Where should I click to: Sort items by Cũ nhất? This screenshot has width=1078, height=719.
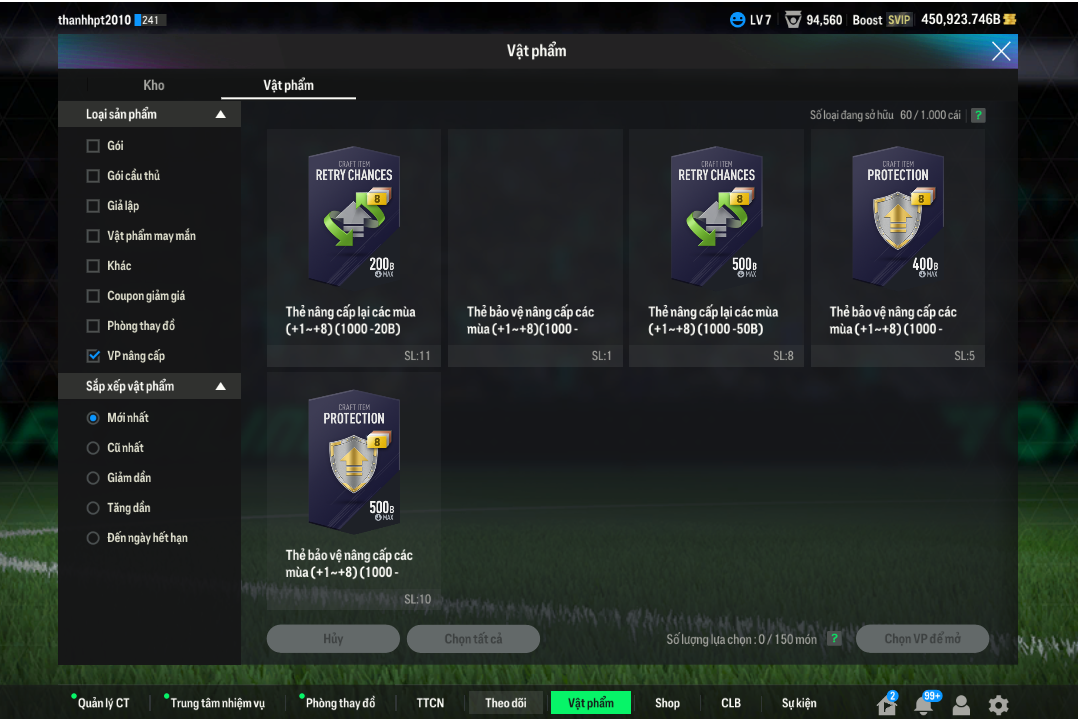pyautogui.click(x=94, y=448)
